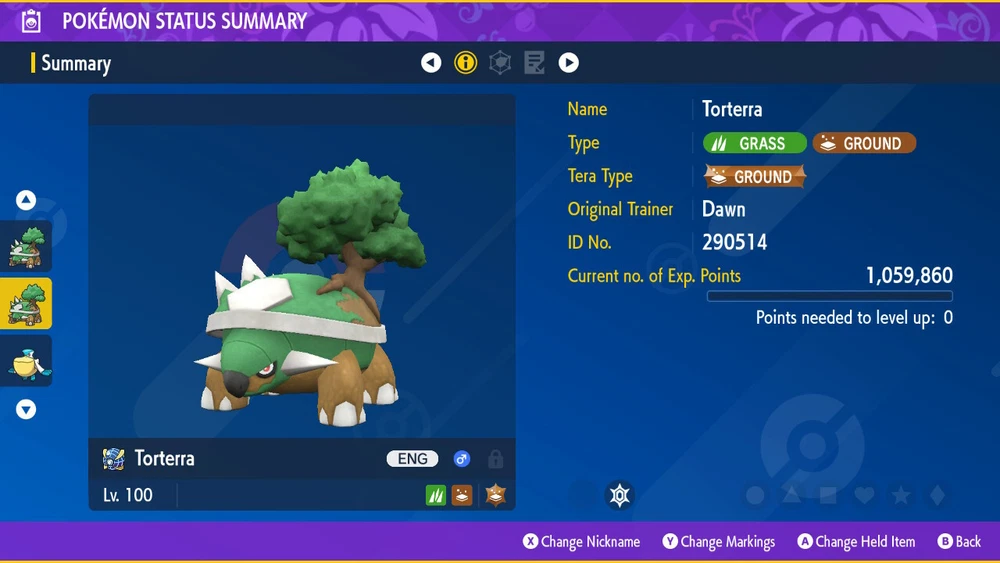Select the yellow info summary tab
Image resolution: width=1000 pixels, height=563 pixels.
pyautogui.click(x=465, y=63)
